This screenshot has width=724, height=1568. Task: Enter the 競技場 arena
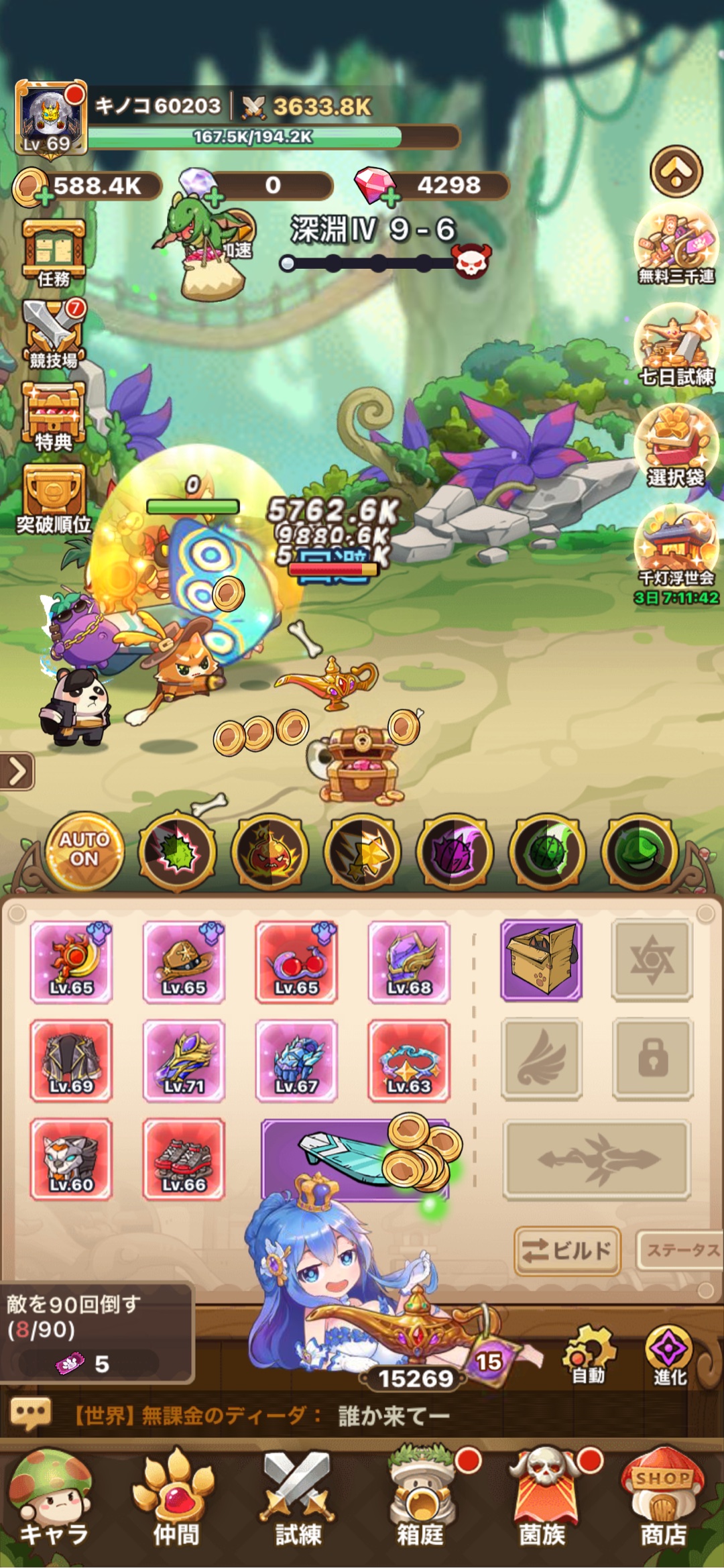54,334
